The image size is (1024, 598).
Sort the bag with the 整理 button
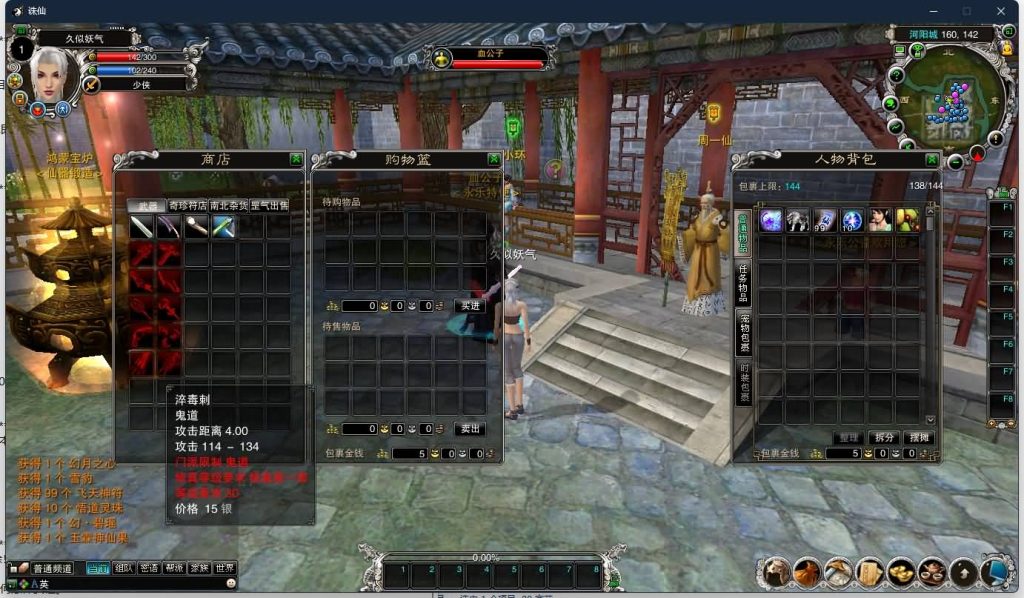(848, 437)
